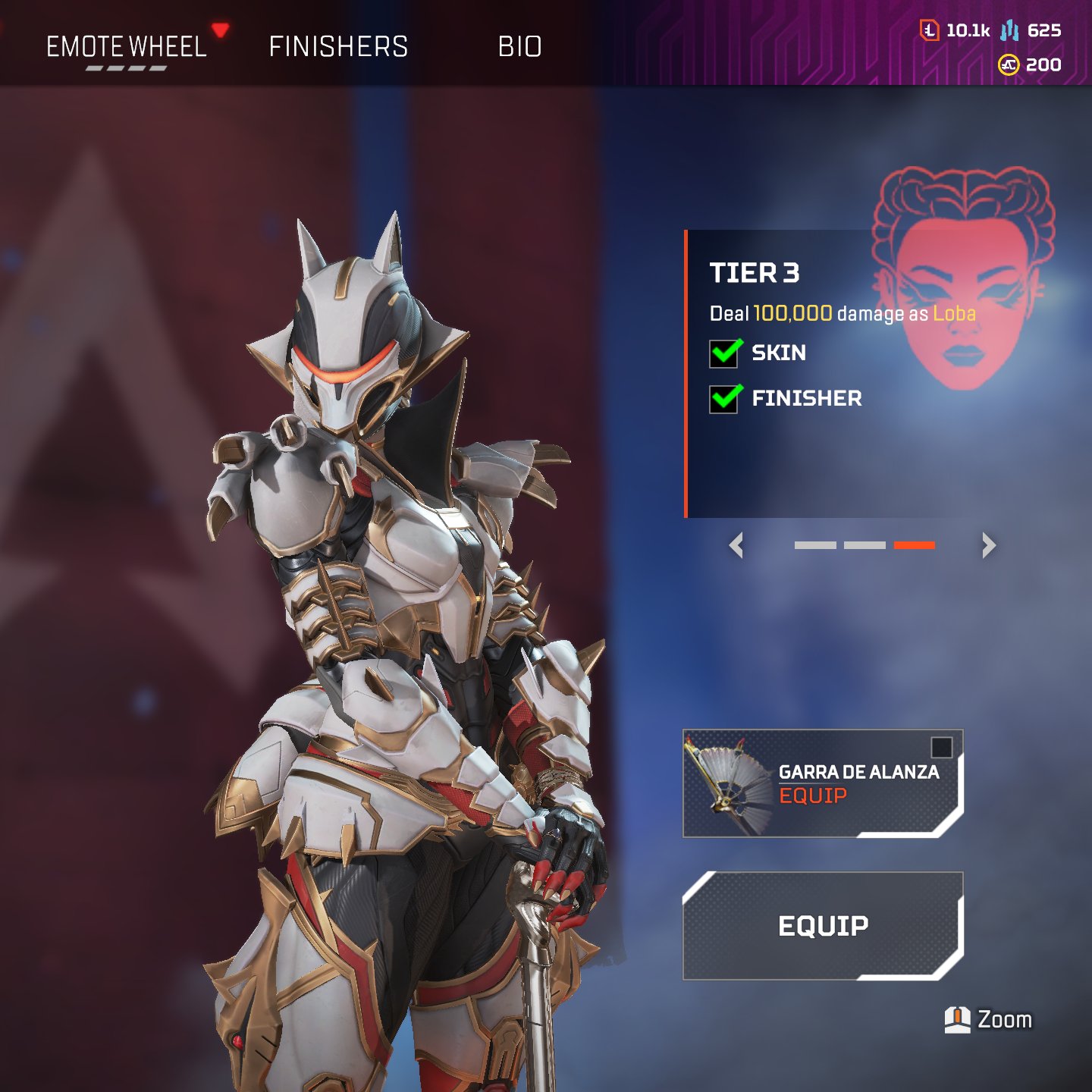Viewport: 1092px width, 1092px height.
Task: Click the left arrow for previous tier
Action: [736, 545]
